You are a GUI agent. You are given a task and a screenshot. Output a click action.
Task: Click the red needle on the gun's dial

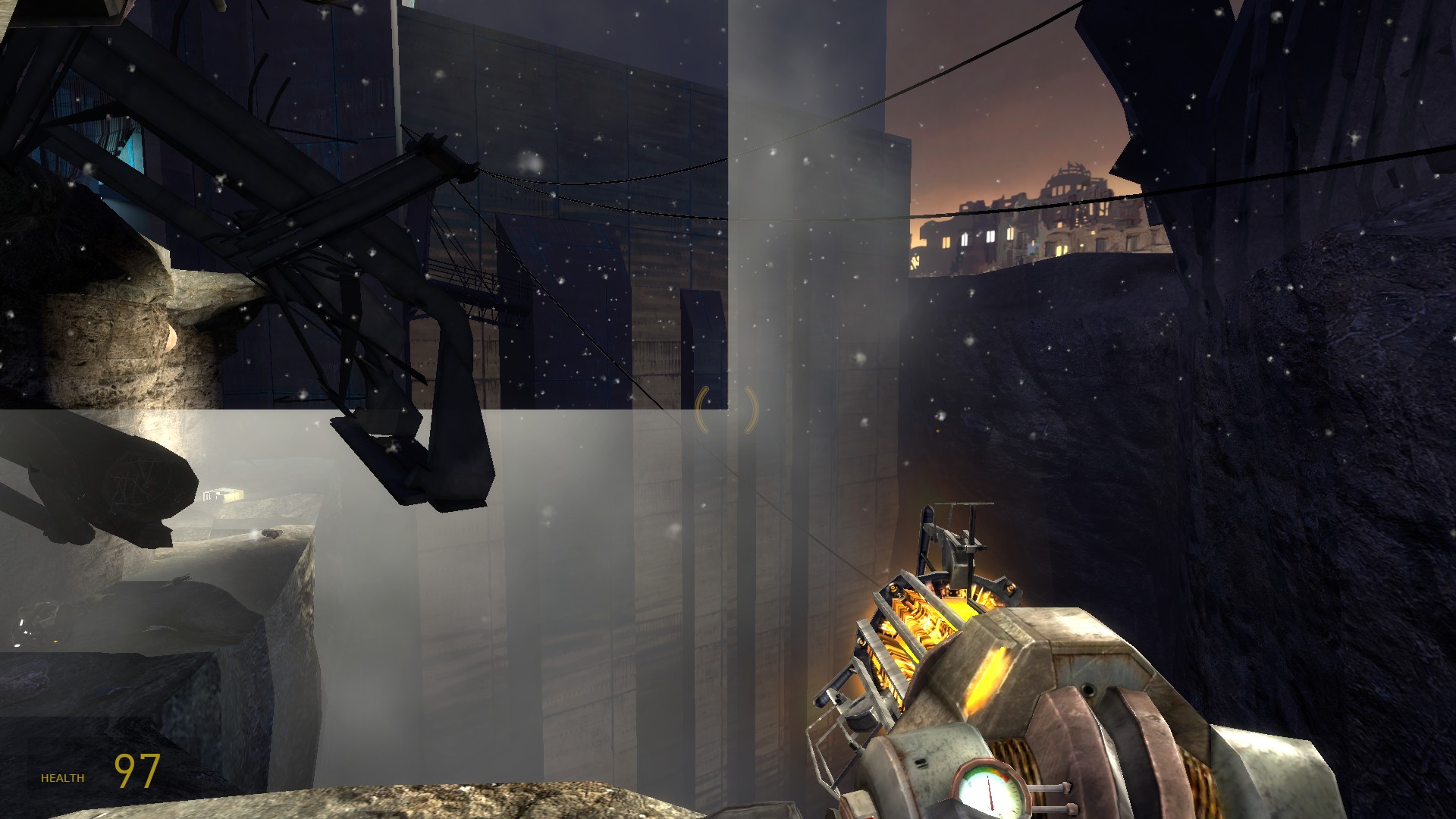pyautogui.click(x=990, y=796)
